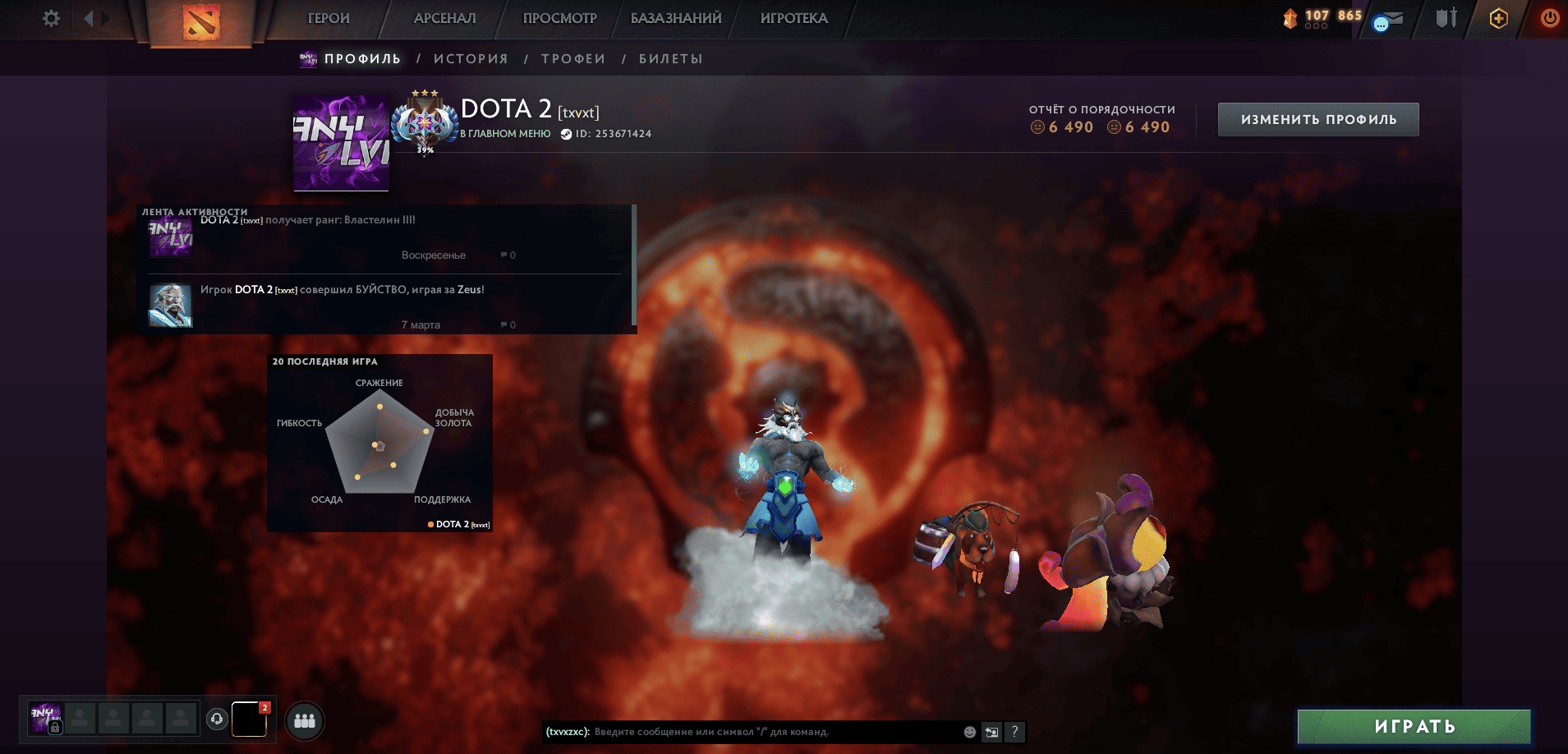Select ГЕРОИ in the top menu
This screenshot has height=754, width=1568.
coord(327,17)
